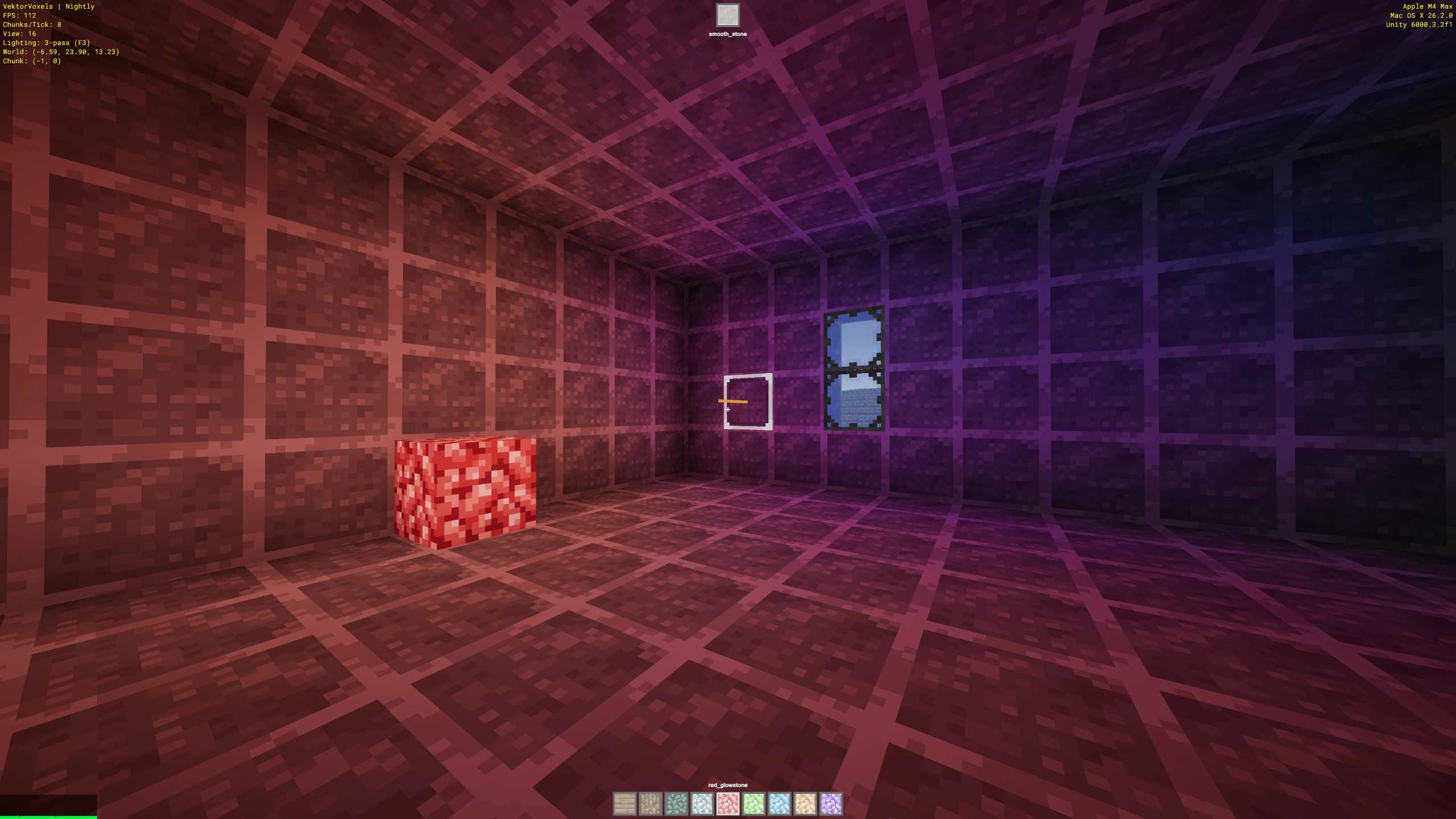Viewport: 1456px width, 819px height.
Task: Click the VektorVoxels Nightly title text
Action: pyautogui.click(x=48, y=7)
